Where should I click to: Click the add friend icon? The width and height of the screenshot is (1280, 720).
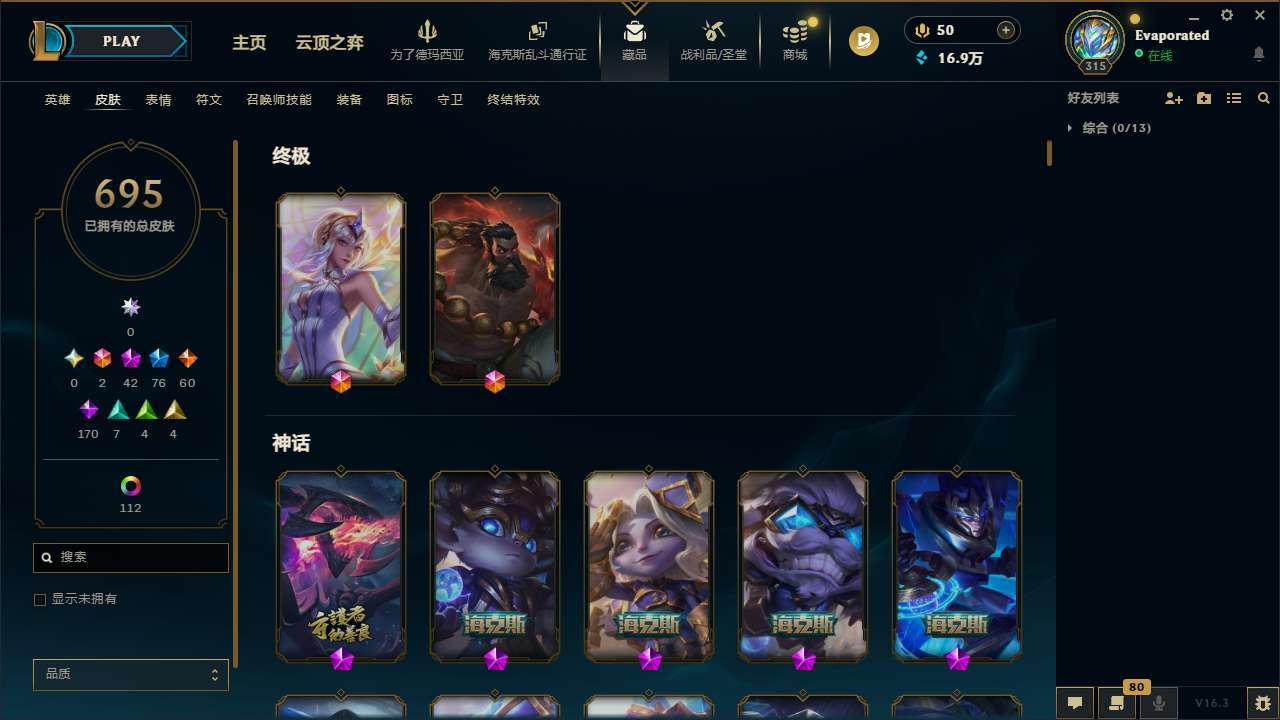coord(1174,98)
